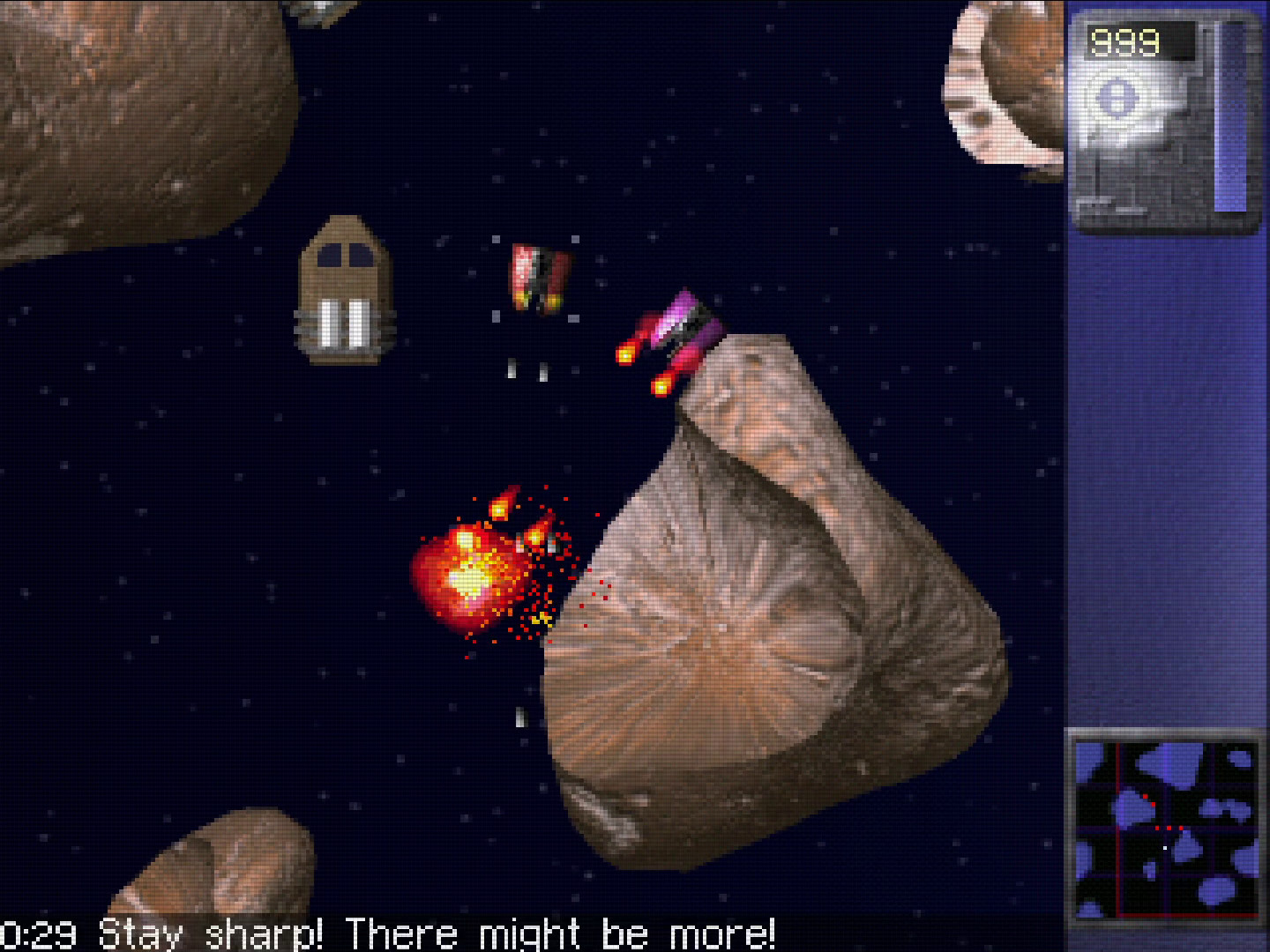This screenshot has width=1270, height=952.
Task: Click the brown space station pod
Action: (342, 286)
